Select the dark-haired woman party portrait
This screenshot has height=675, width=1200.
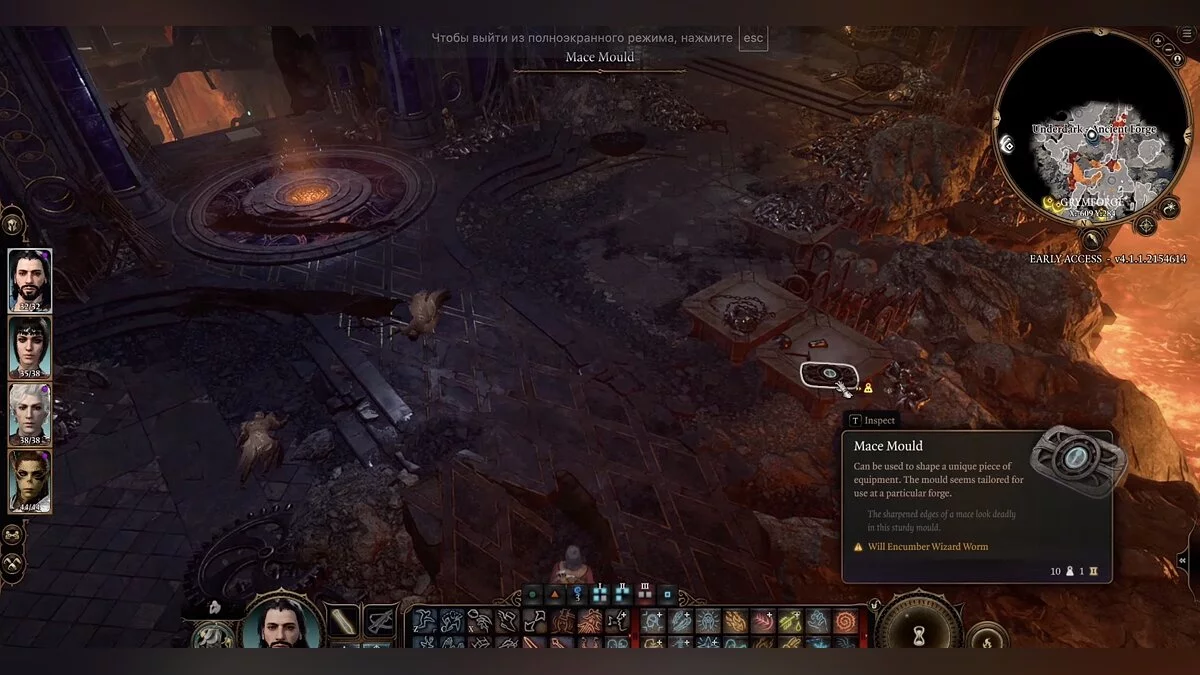click(30, 347)
